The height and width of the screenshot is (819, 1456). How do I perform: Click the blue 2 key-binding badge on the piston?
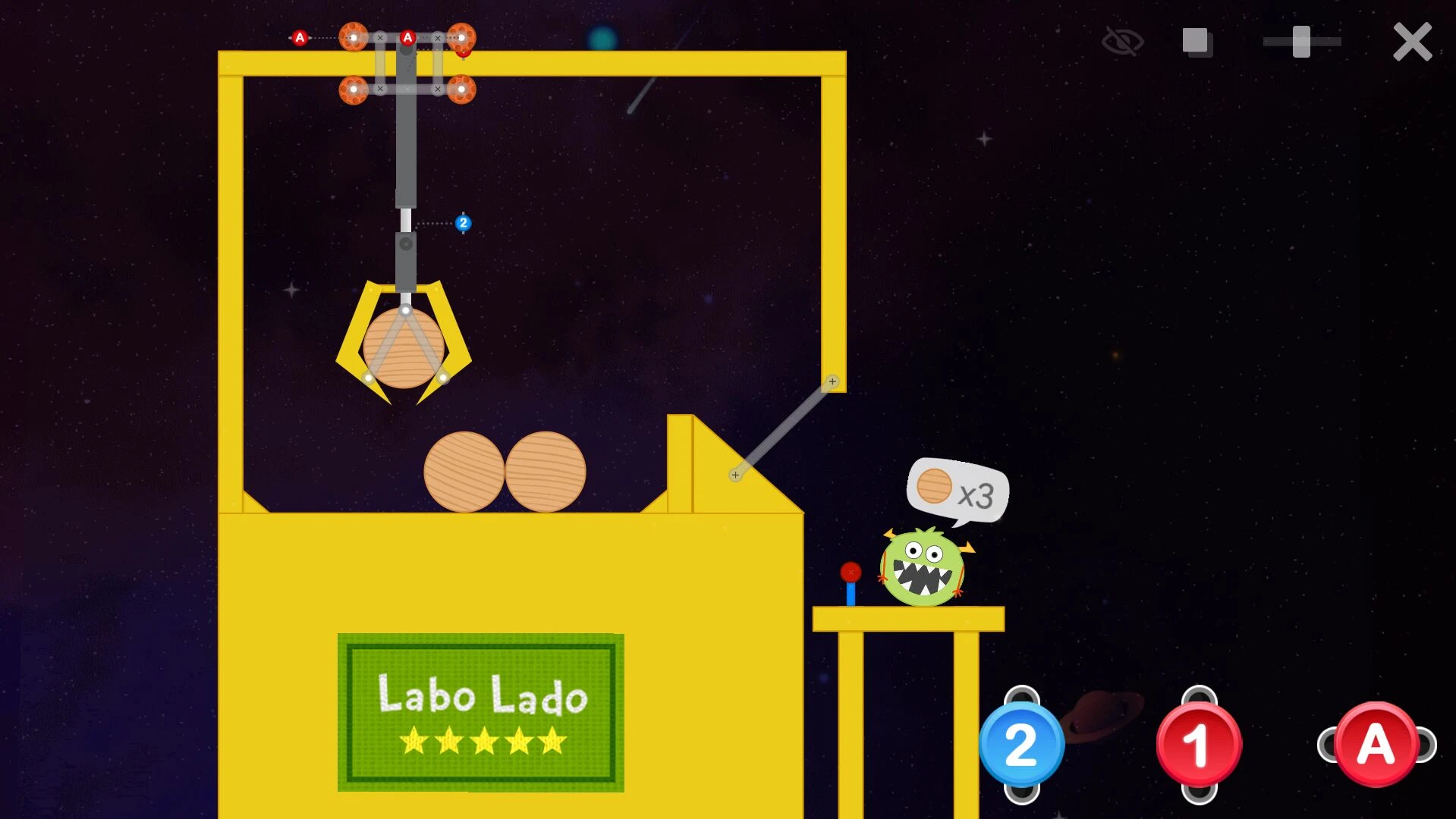(x=464, y=224)
